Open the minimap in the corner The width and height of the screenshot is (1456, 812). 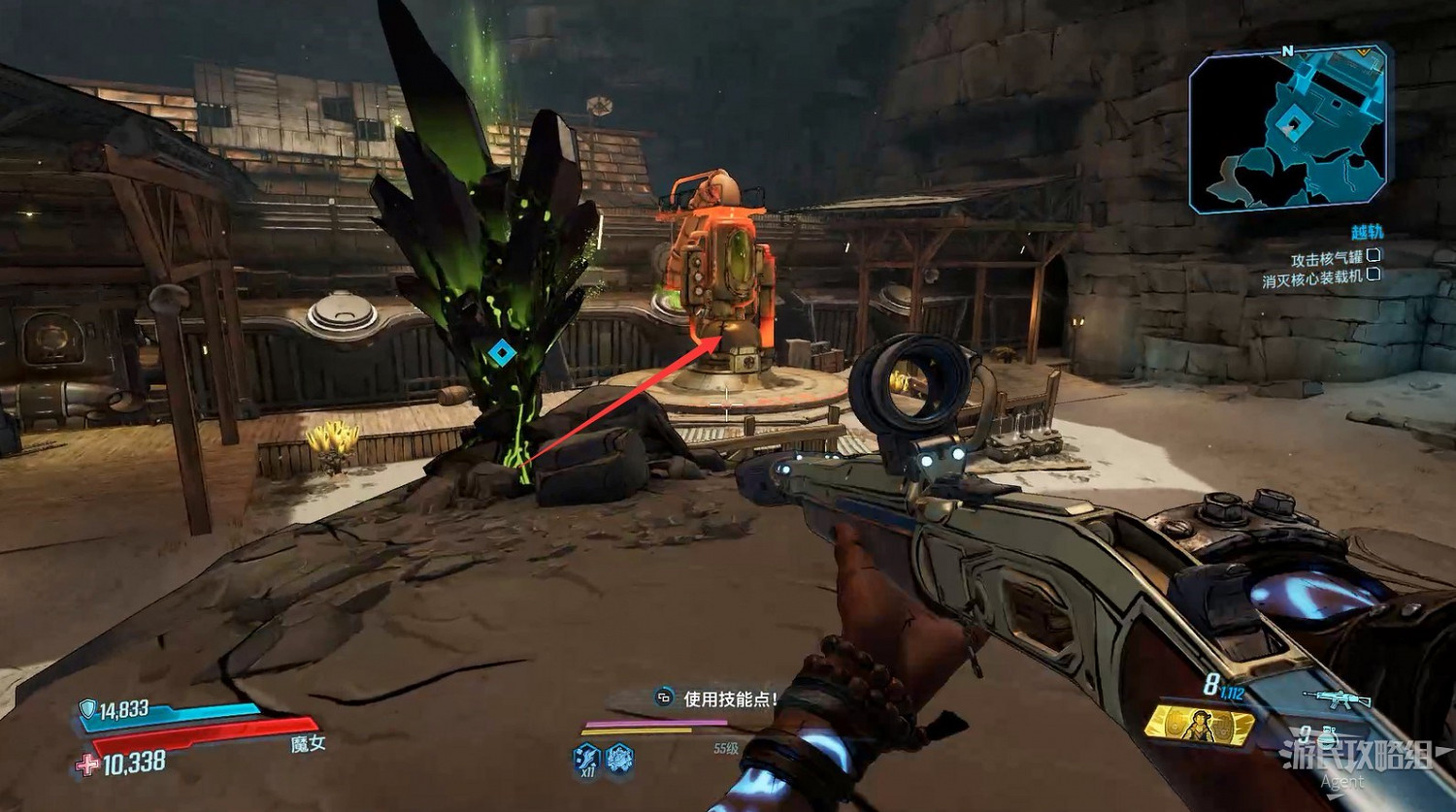(x=1289, y=129)
